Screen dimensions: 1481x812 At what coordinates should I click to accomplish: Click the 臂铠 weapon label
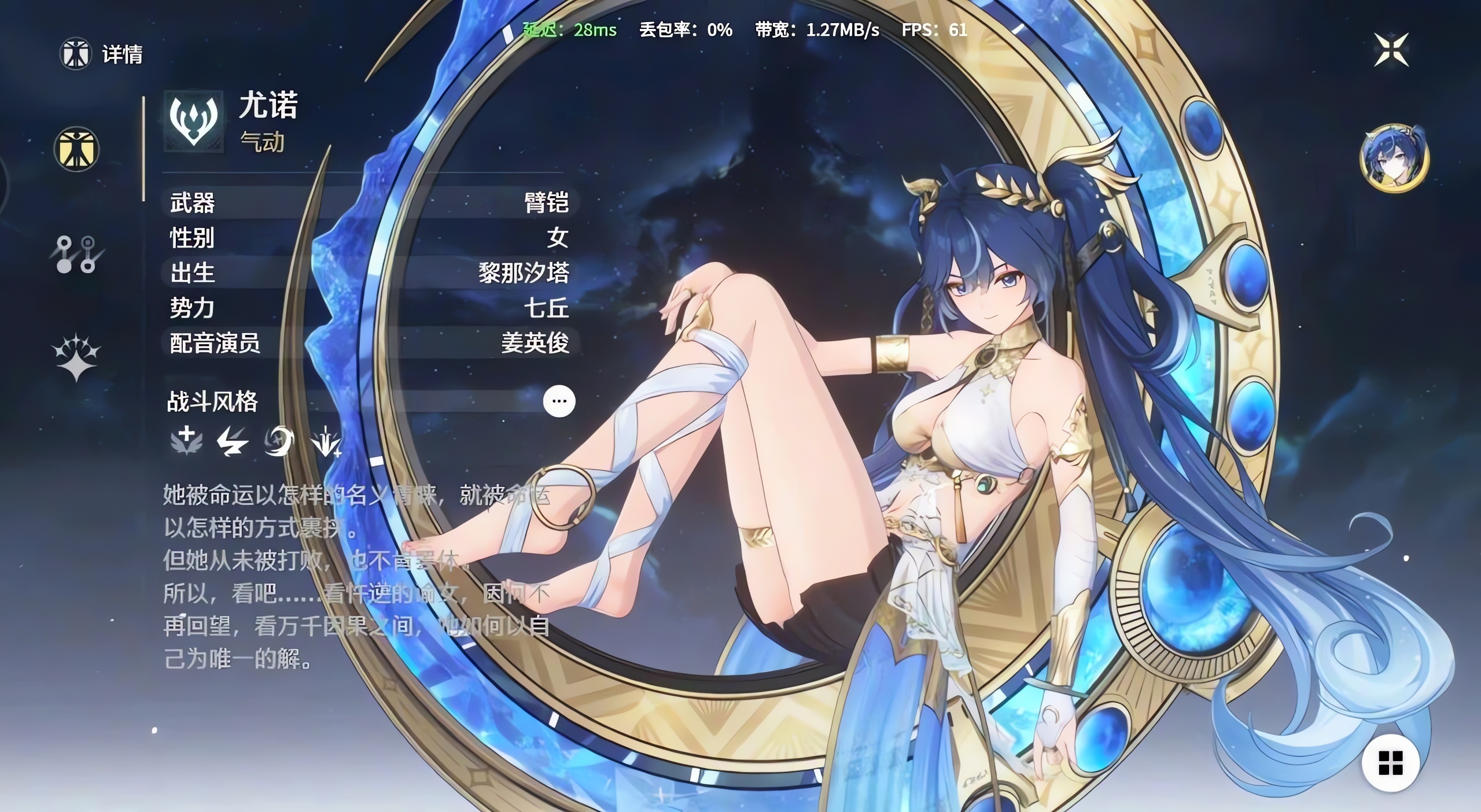pos(547,204)
